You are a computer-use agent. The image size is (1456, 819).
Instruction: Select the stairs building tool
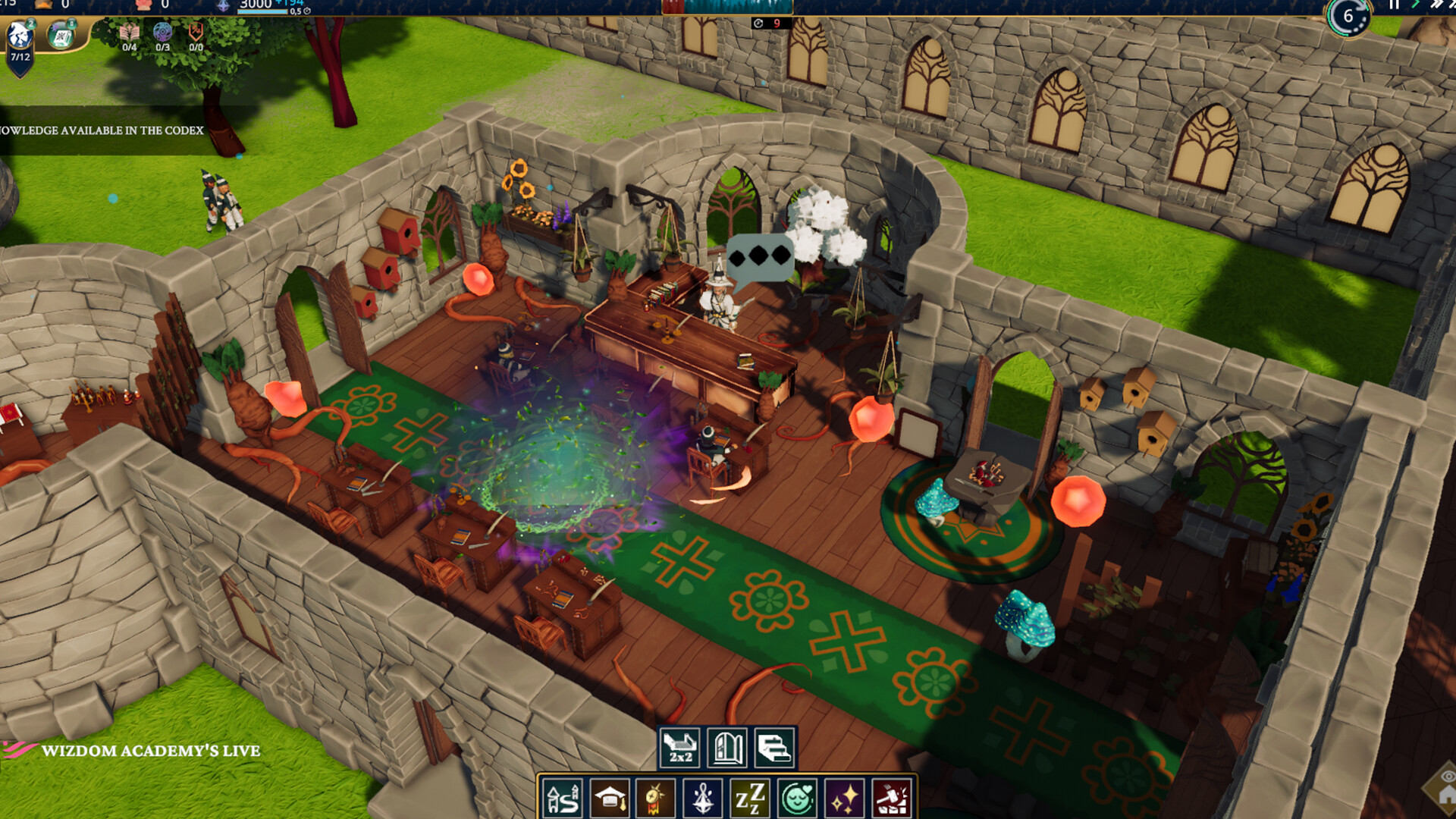coord(774,748)
